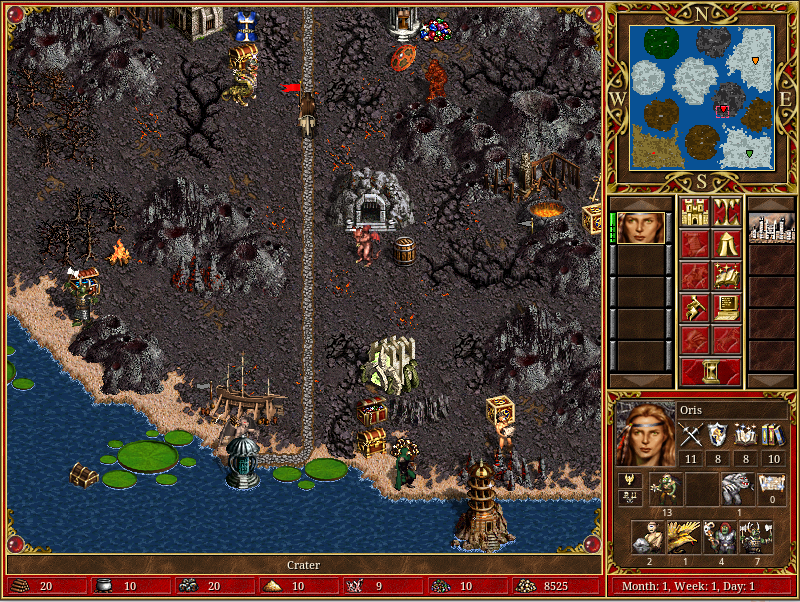The width and height of the screenshot is (800, 602).
Task: End the turn with the hourglass button
Action: point(711,371)
